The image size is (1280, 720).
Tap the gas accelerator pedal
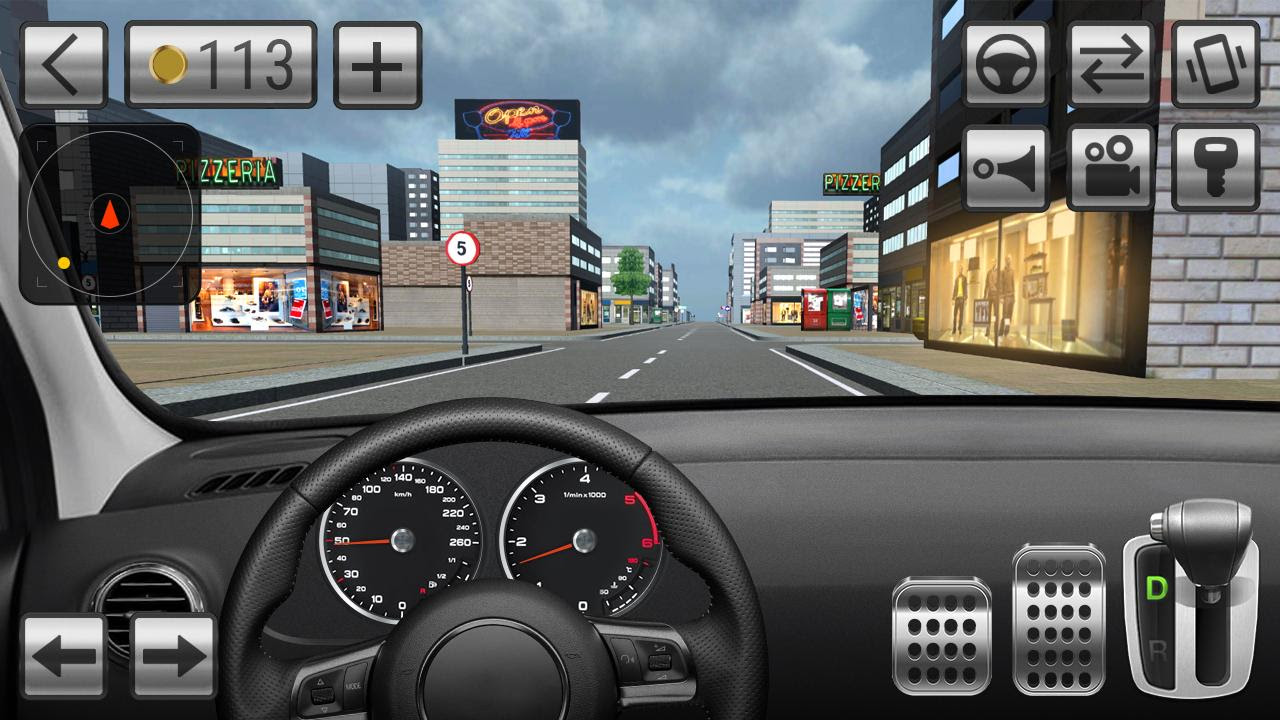pos(1058,620)
